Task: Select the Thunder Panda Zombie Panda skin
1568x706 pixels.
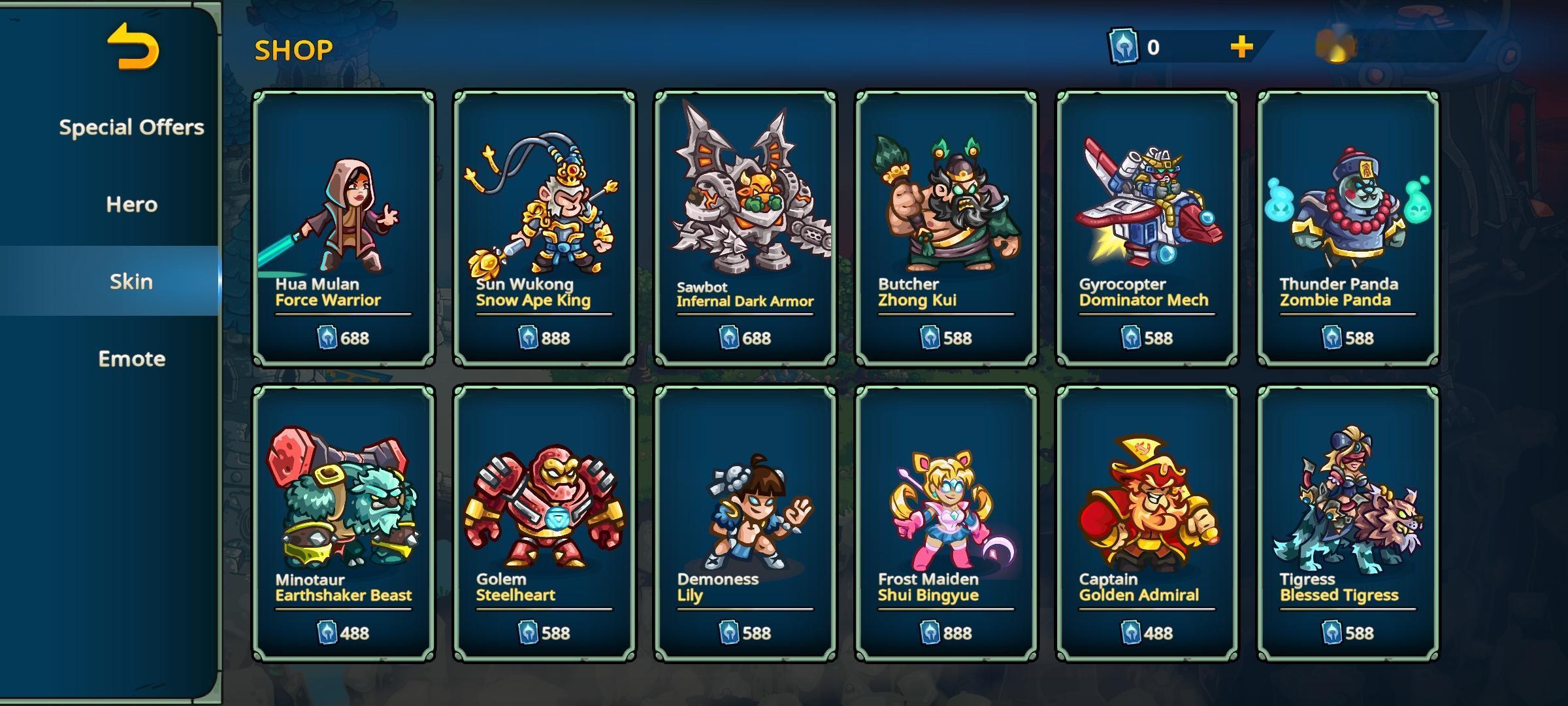Action: [x=1348, y=229]
